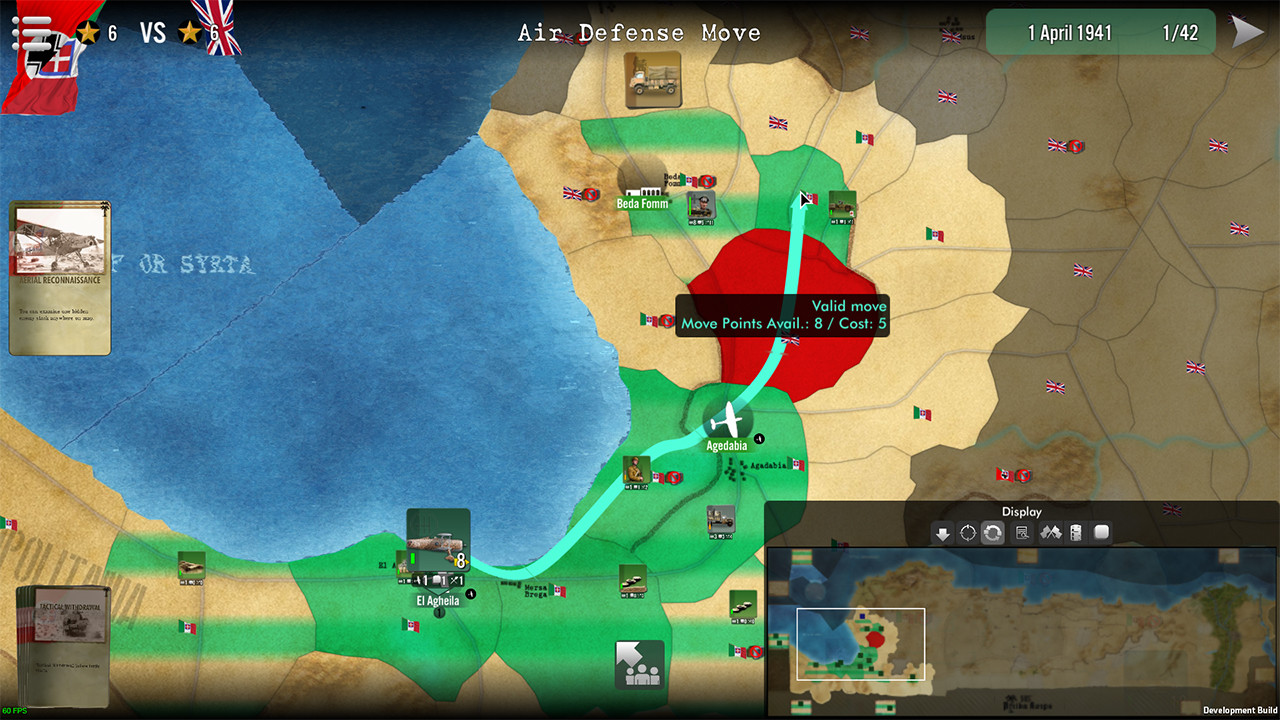Click the crossed flags icon in Display panel

(x=1049, y=533)
